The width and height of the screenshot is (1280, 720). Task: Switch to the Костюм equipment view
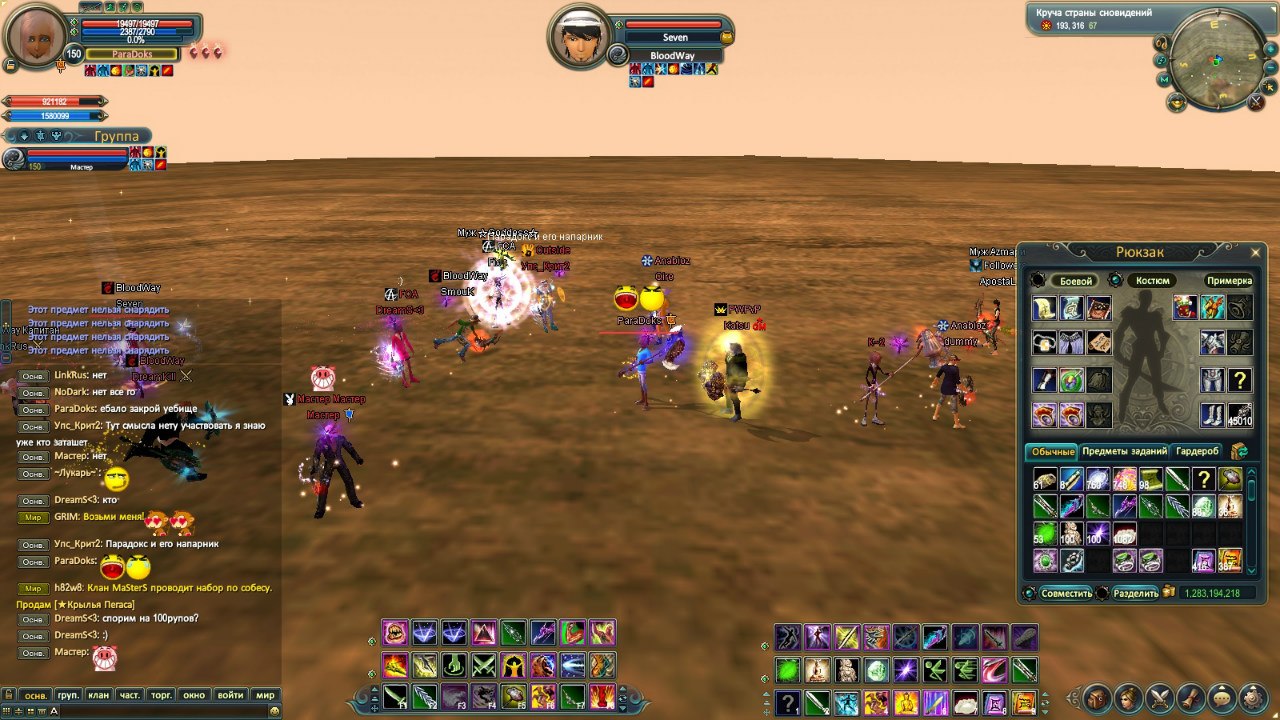coord(1152,281)
